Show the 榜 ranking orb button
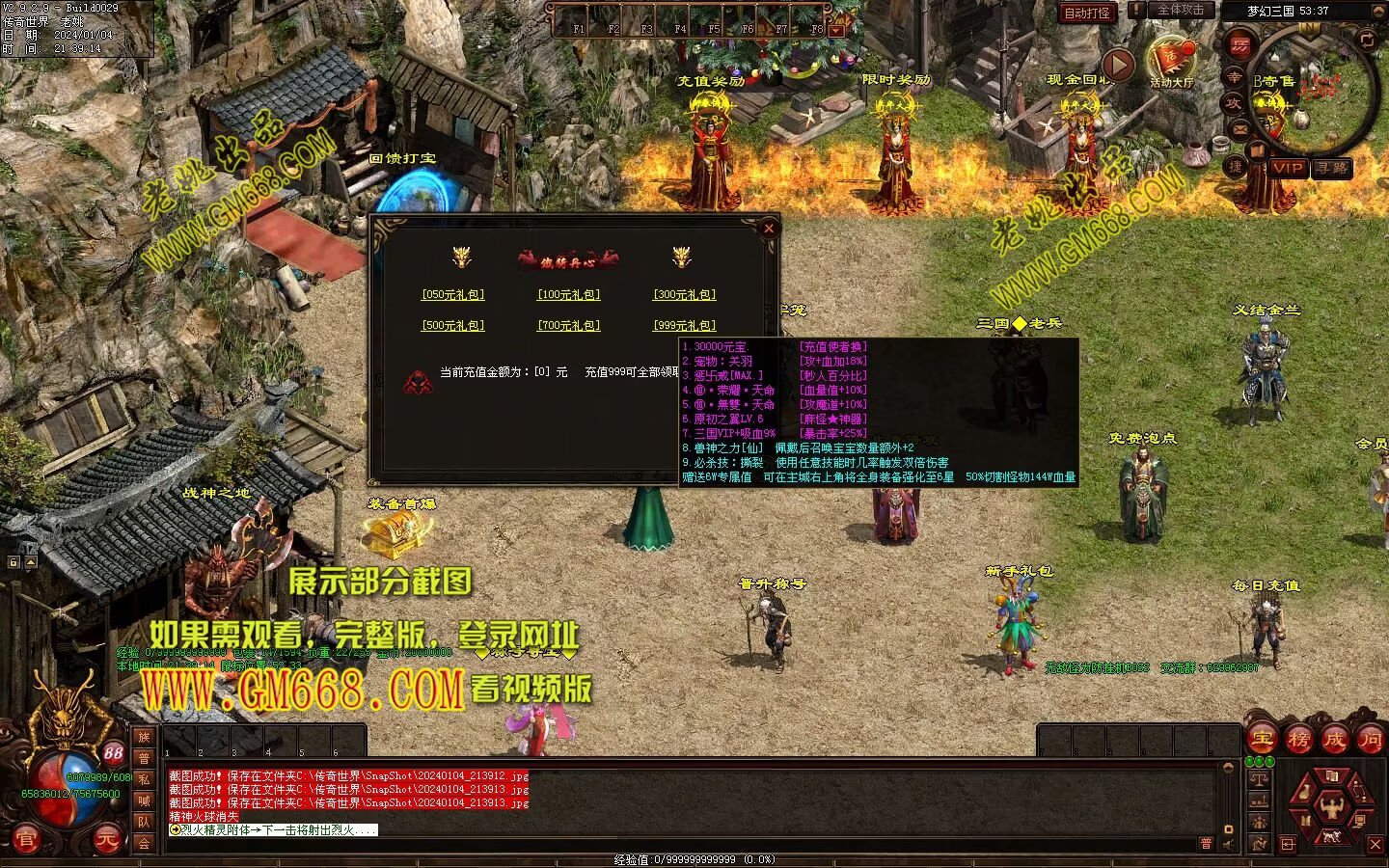 point(1298,740)
